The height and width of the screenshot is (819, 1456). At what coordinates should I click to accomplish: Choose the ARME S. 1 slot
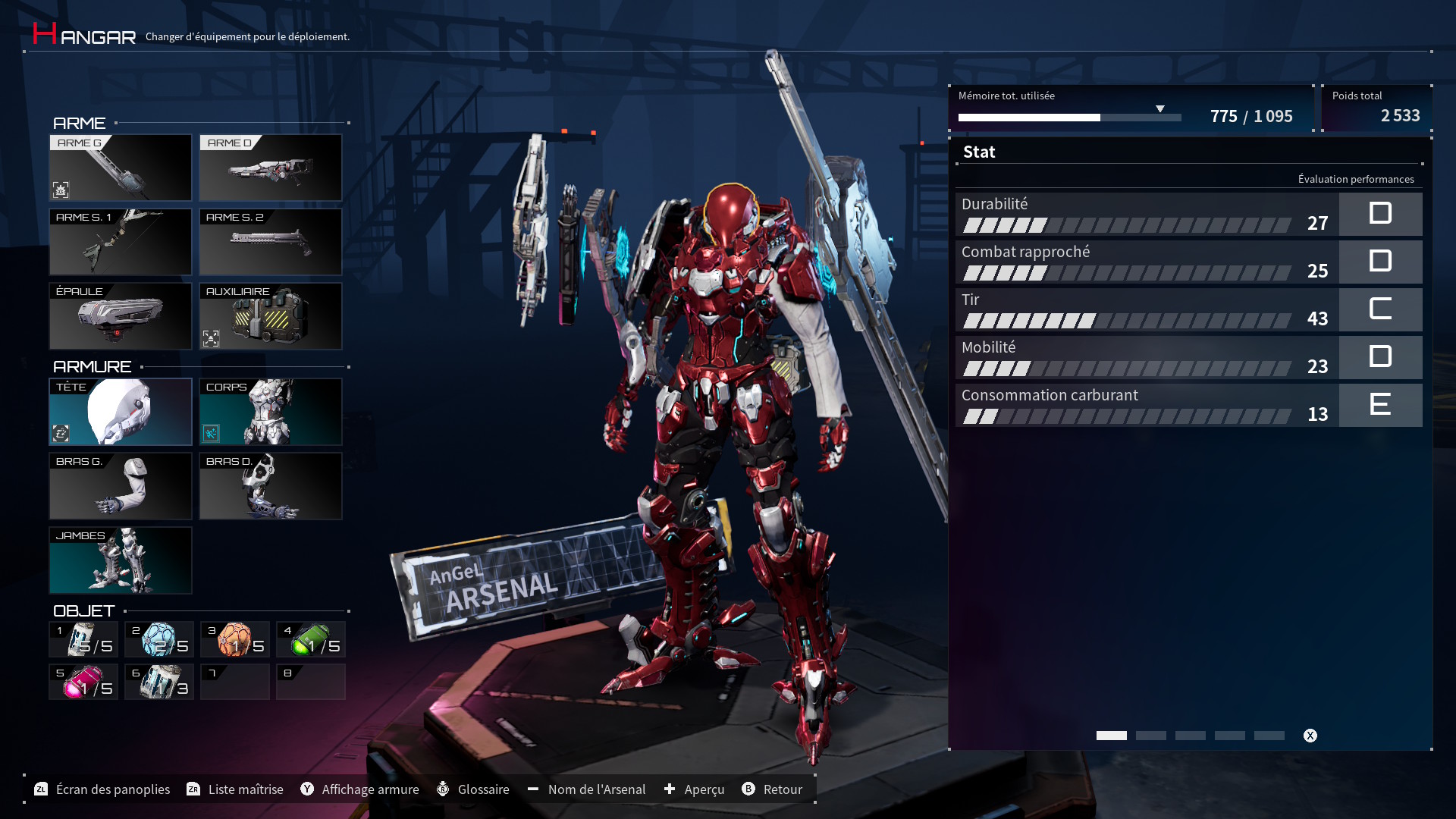[x=121, y=242]
